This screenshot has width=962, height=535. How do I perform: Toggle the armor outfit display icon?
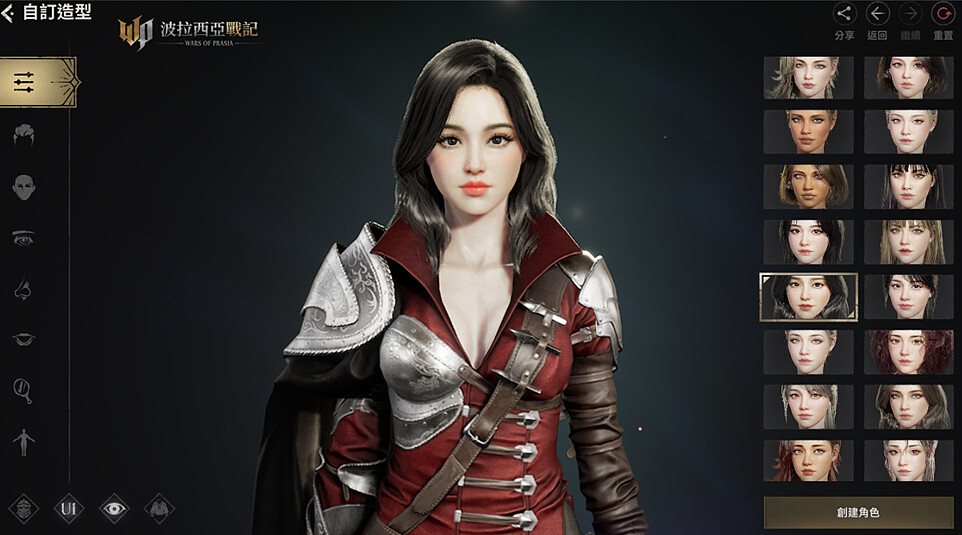tap(159, 509)
